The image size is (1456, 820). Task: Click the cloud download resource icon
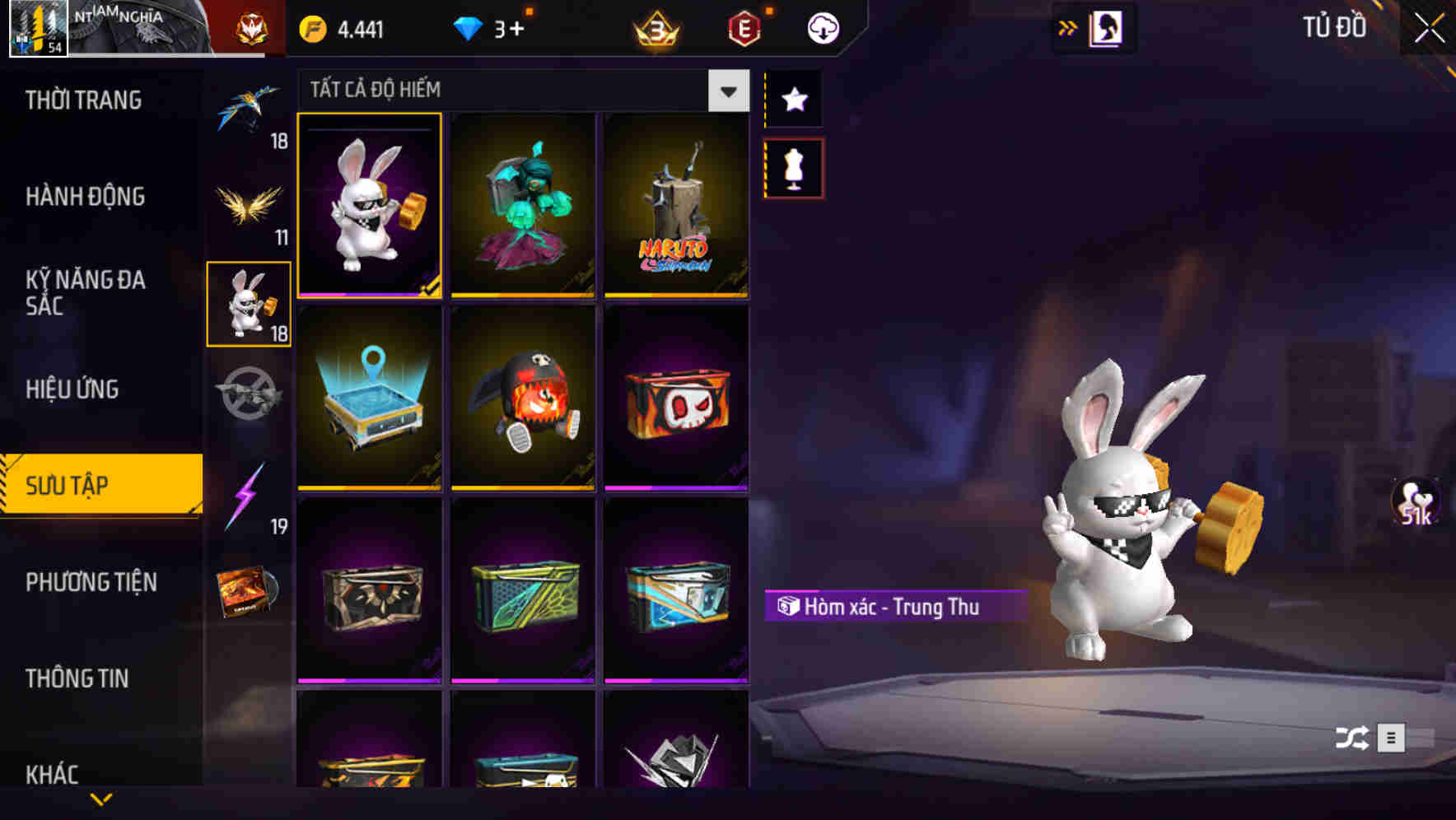coord(821,26)
